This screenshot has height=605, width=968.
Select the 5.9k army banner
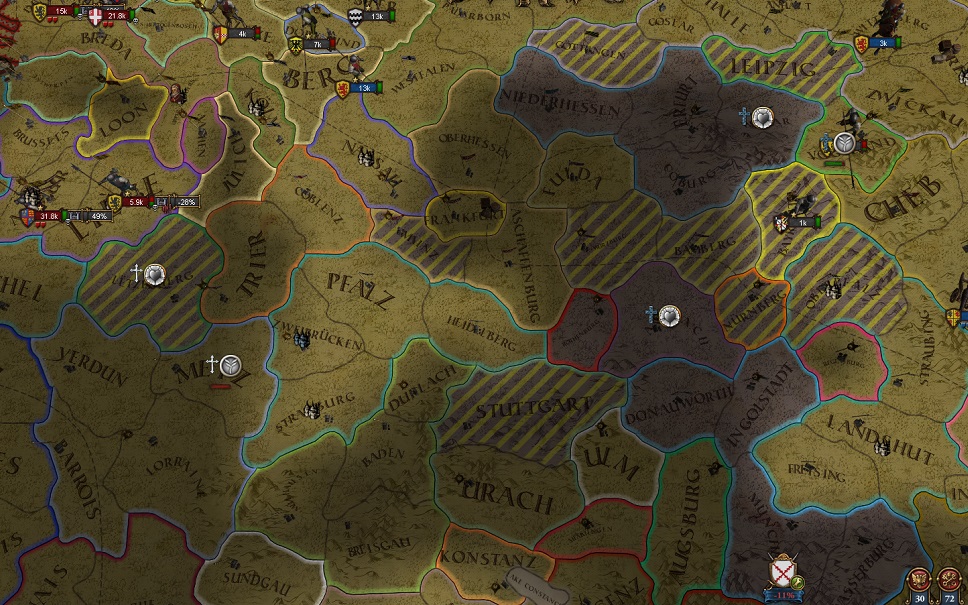(134, 201)
